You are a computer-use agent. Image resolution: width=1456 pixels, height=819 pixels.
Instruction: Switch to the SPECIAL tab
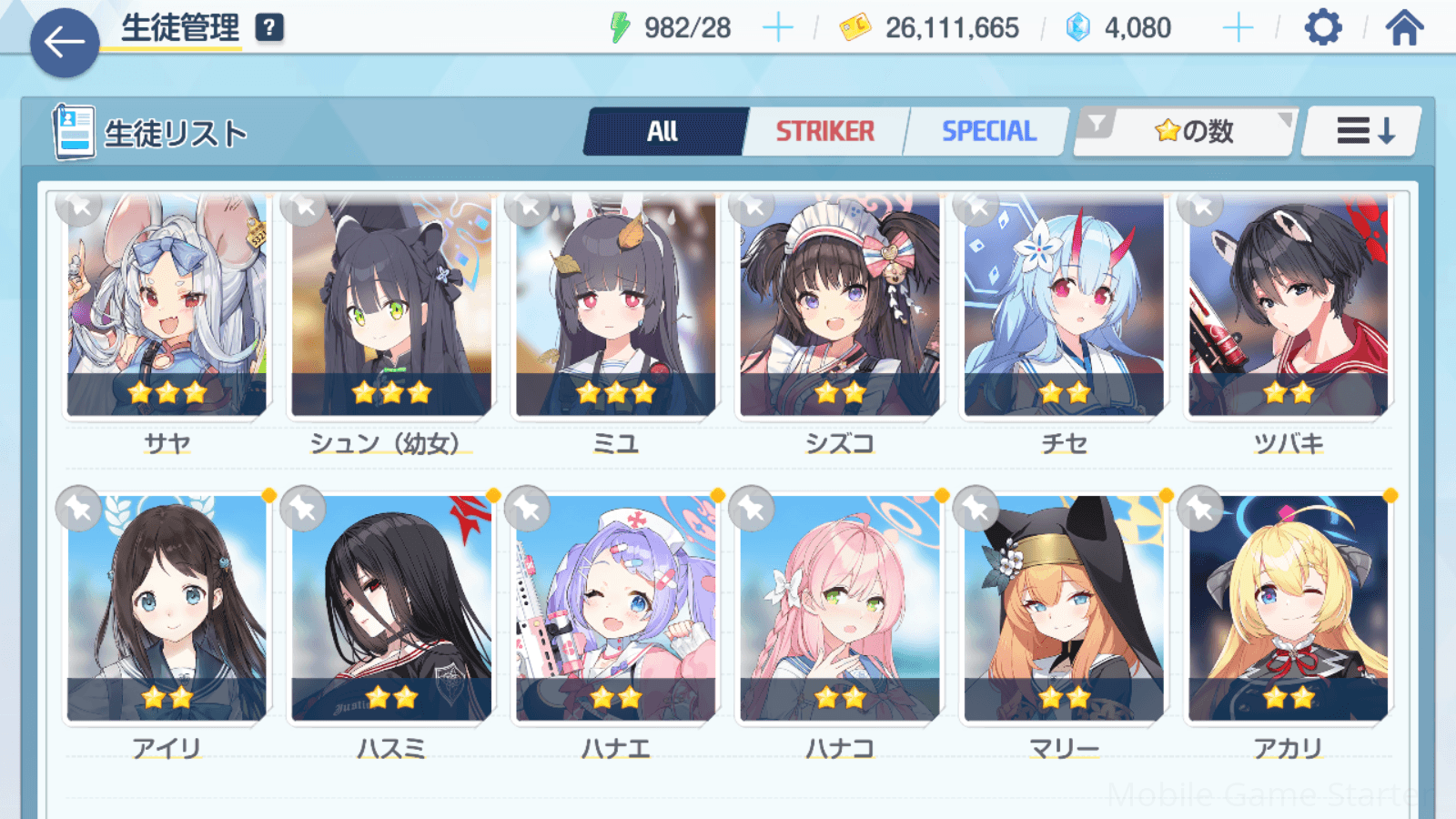tap(988, 132)
